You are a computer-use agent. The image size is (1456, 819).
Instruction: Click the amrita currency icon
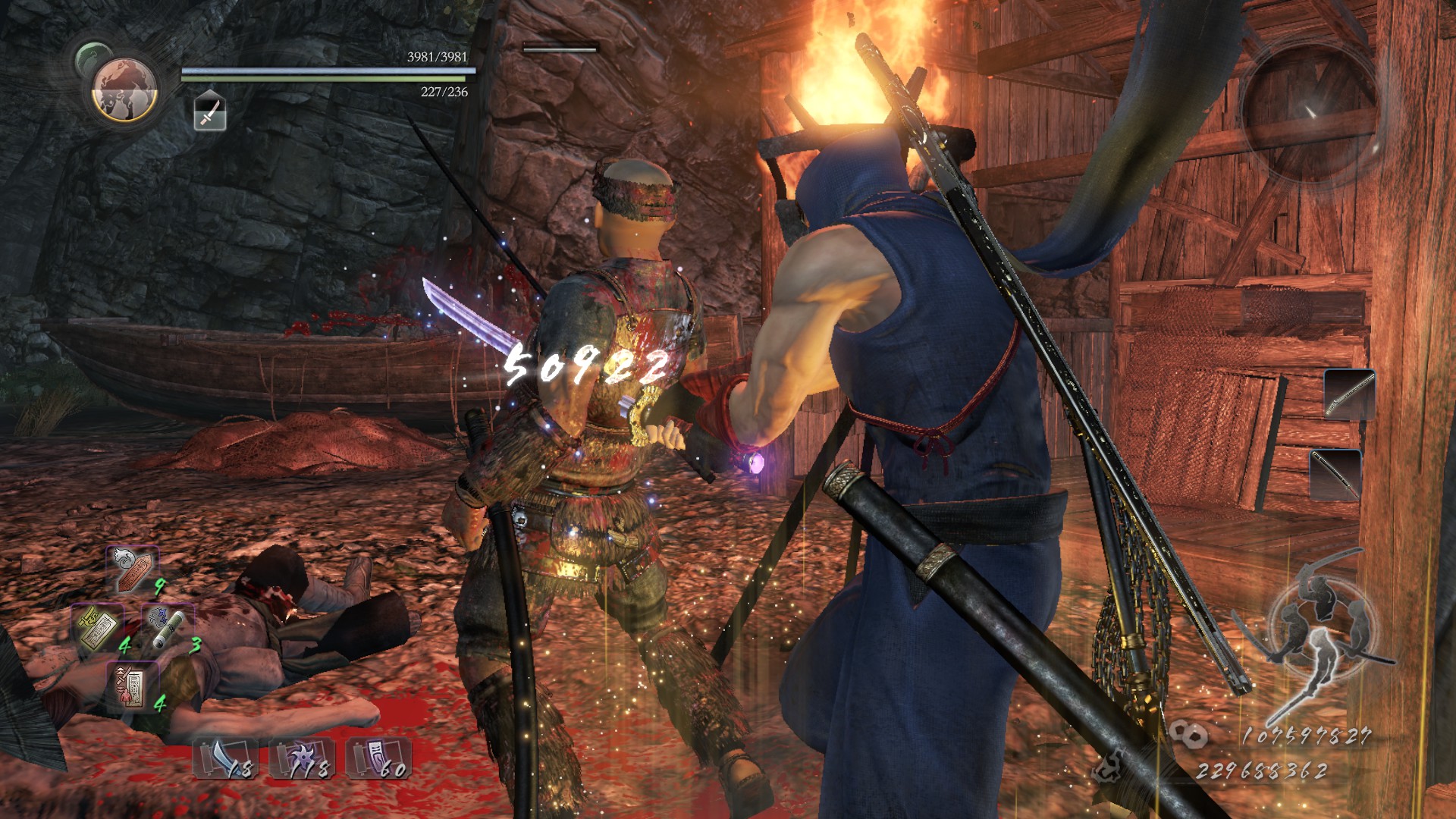1110,766
